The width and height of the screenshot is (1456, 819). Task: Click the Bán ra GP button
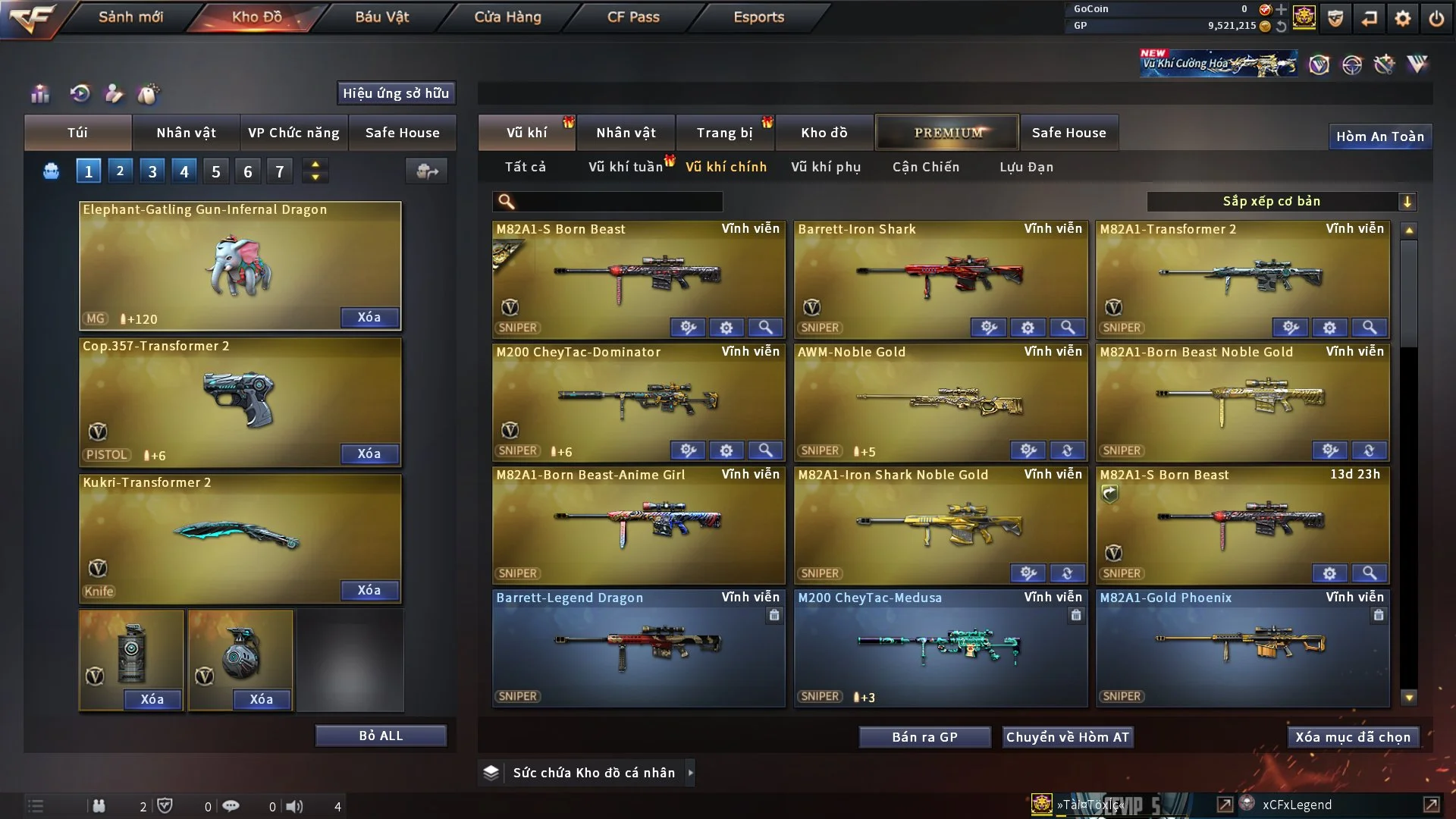(924, 737)
